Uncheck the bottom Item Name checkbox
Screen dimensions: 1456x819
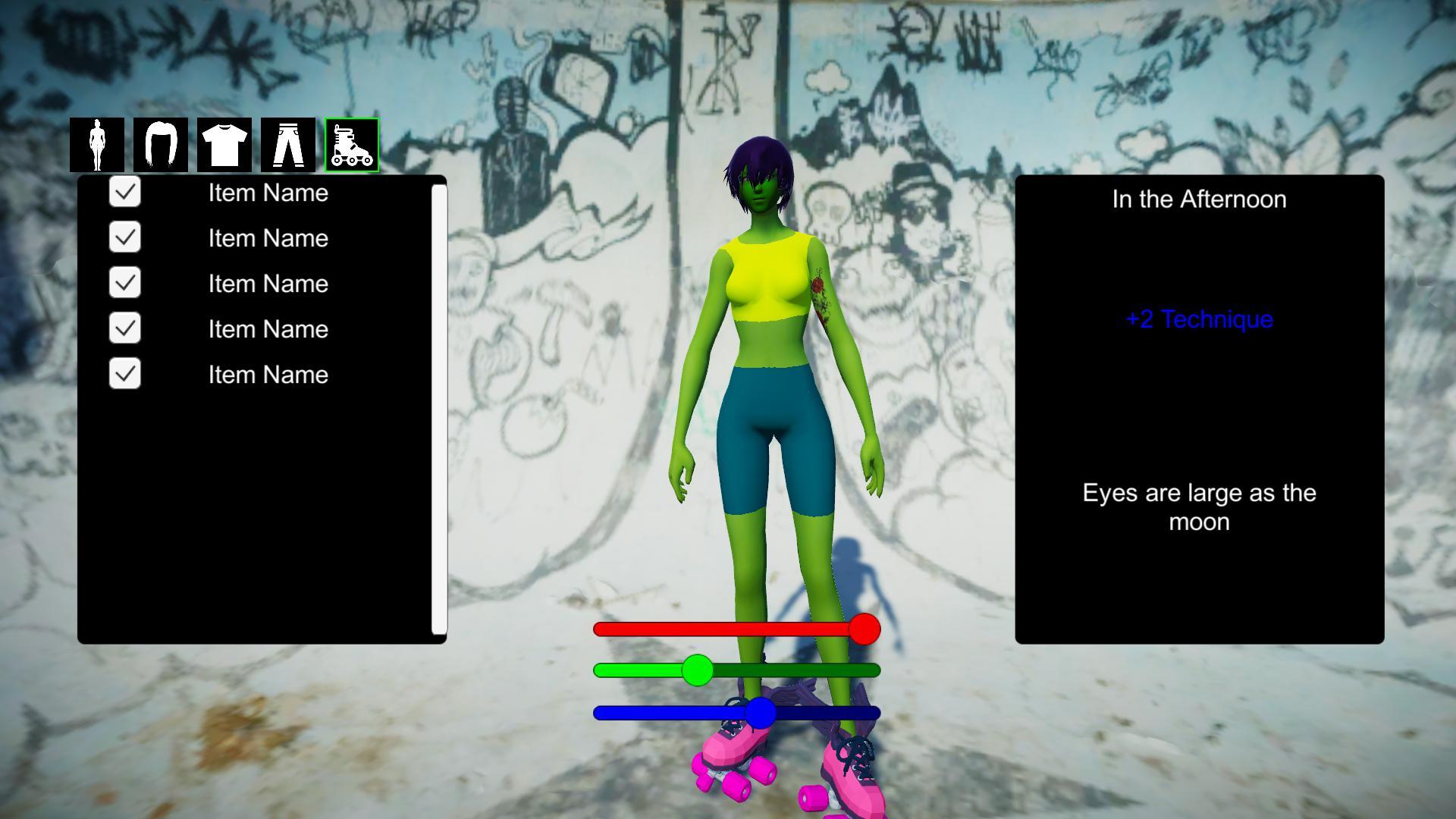(x=124, y=374)
